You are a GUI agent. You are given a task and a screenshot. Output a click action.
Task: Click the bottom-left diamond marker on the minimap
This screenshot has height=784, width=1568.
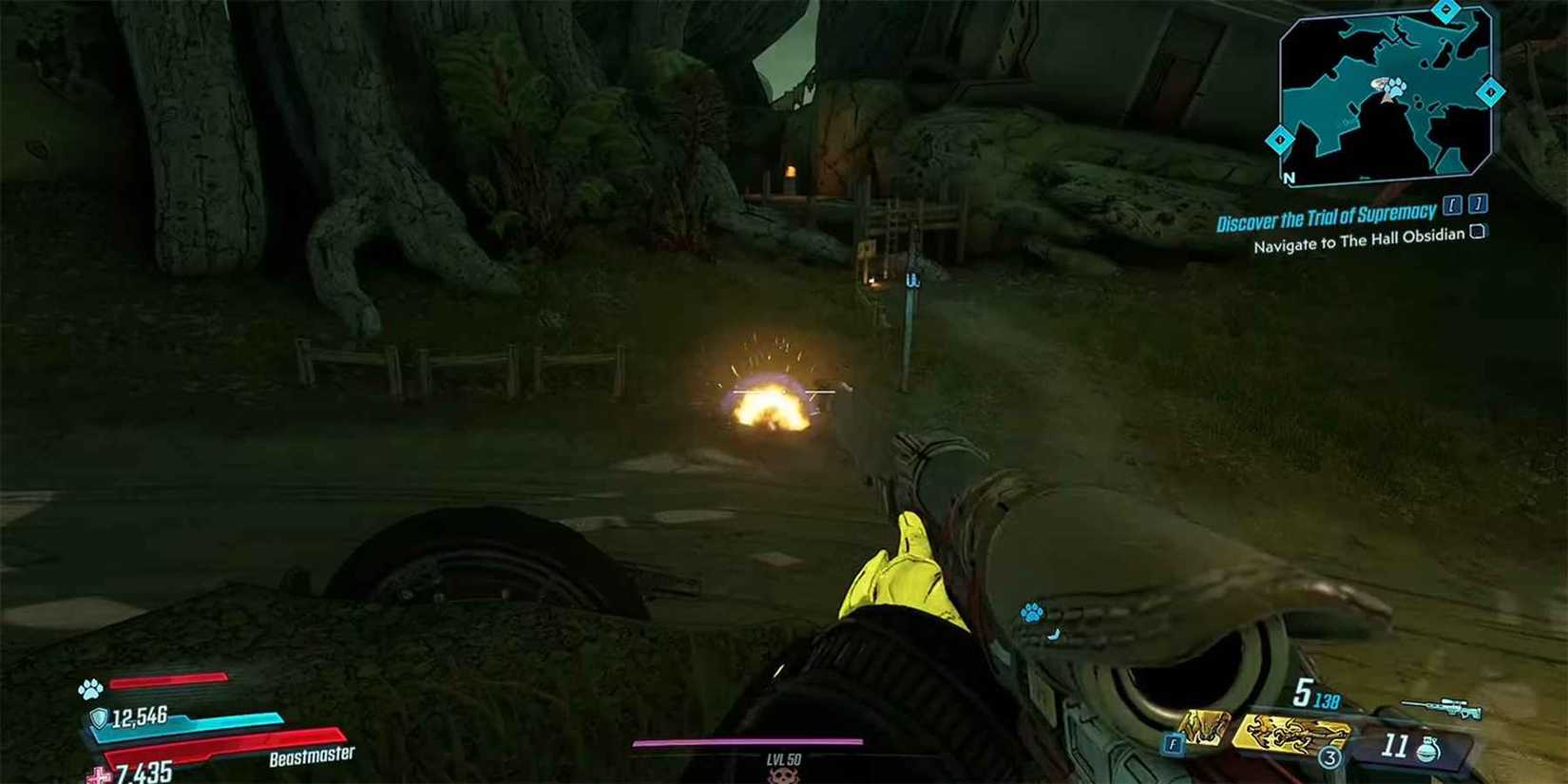(x=1280, y=140)
